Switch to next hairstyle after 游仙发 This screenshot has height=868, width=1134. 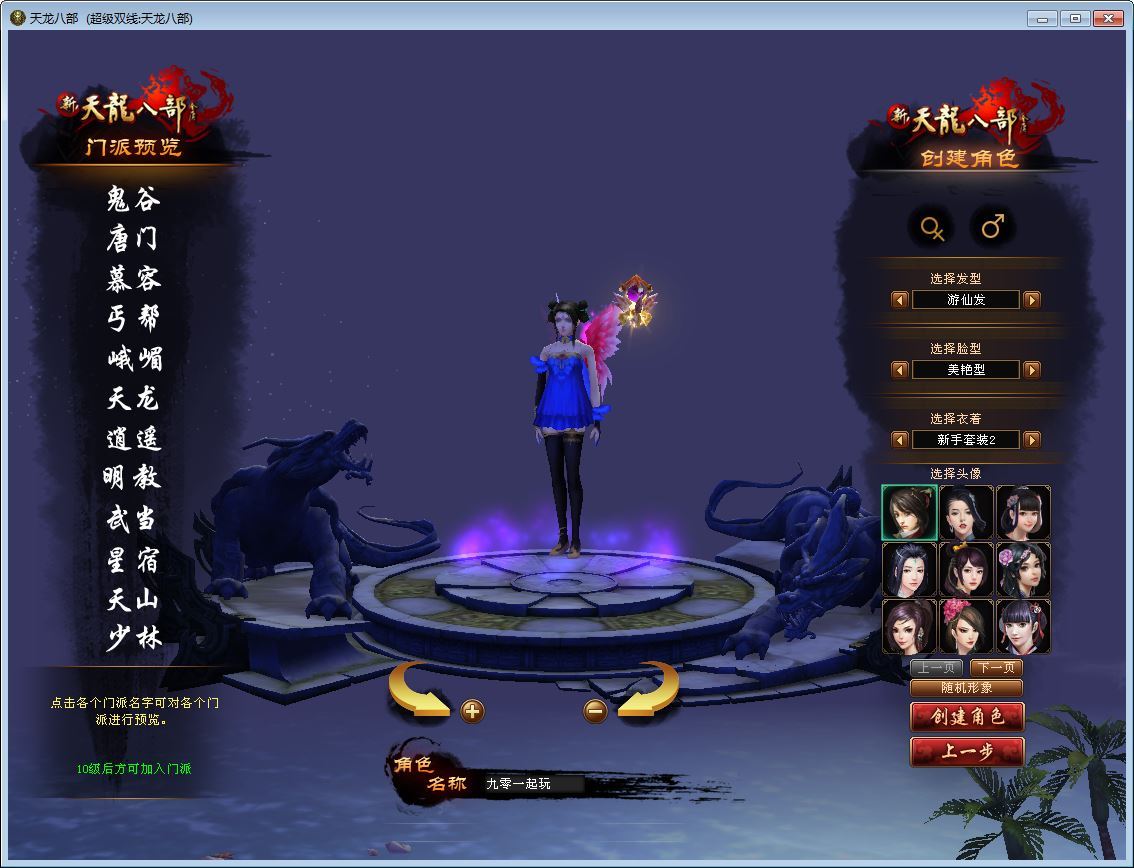coord(1032,300)
